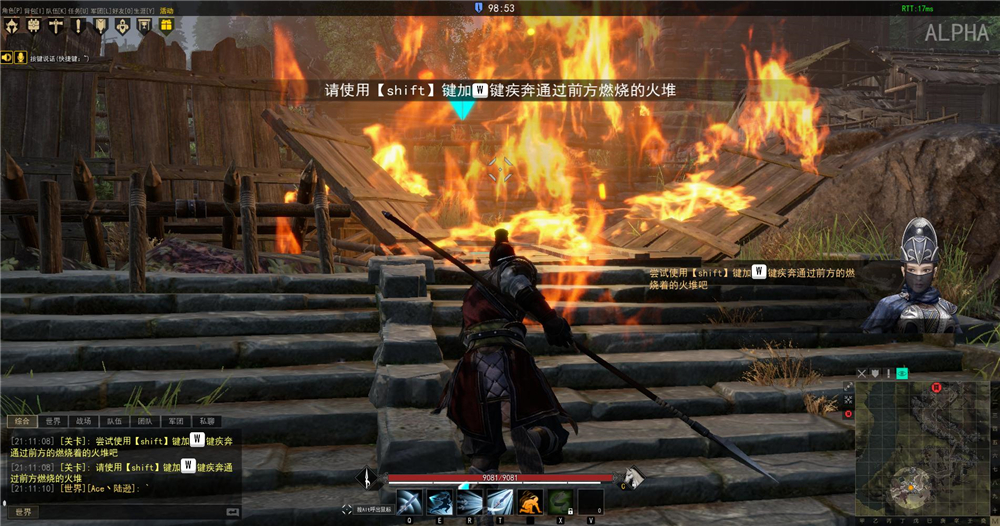Click the crossed swords minimap filter

click(x=862, y=374)
